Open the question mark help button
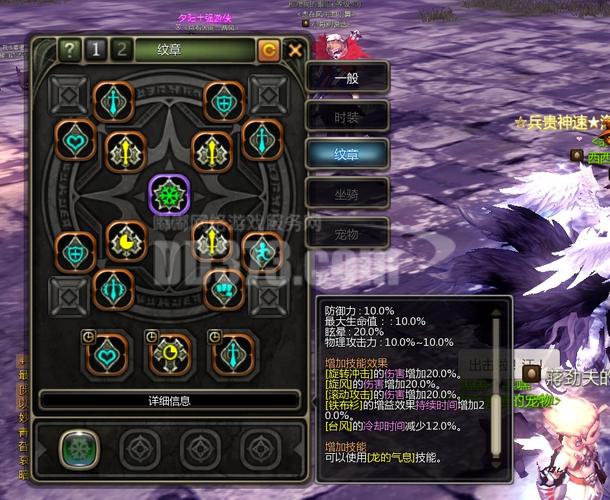This screenshot has width=610, height=500. (69, 50)
